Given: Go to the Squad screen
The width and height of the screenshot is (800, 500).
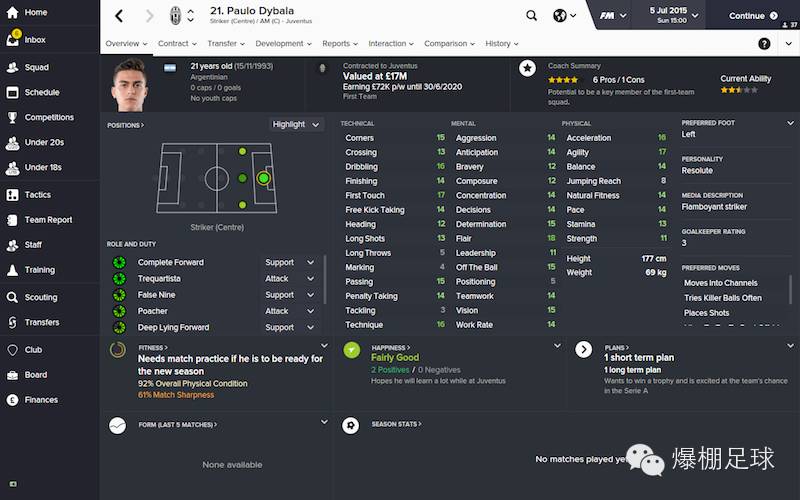Looking at the screenshot, I should [36, 67].
